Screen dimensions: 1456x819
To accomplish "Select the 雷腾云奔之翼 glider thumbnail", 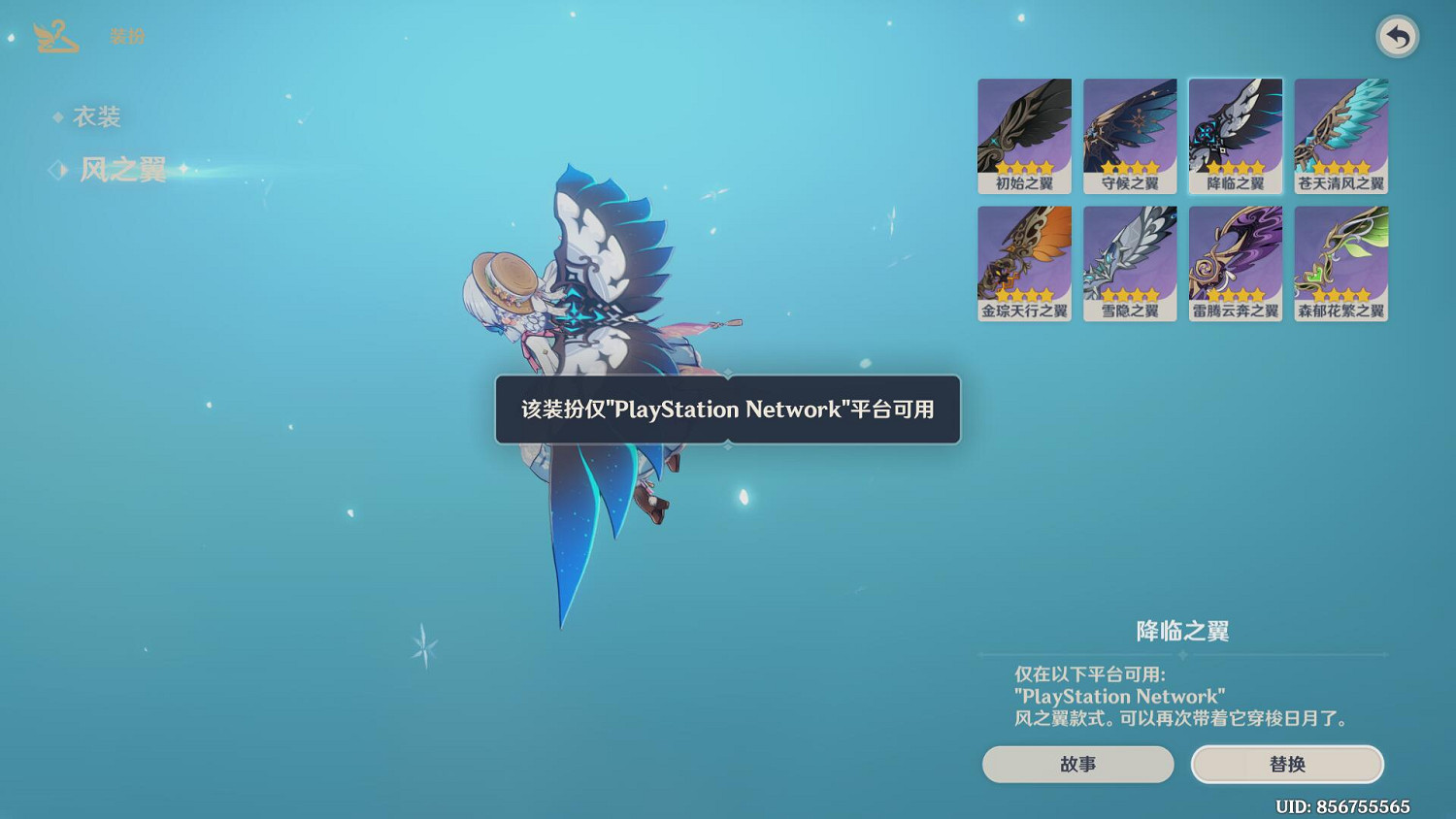I will pos(1235,263).
